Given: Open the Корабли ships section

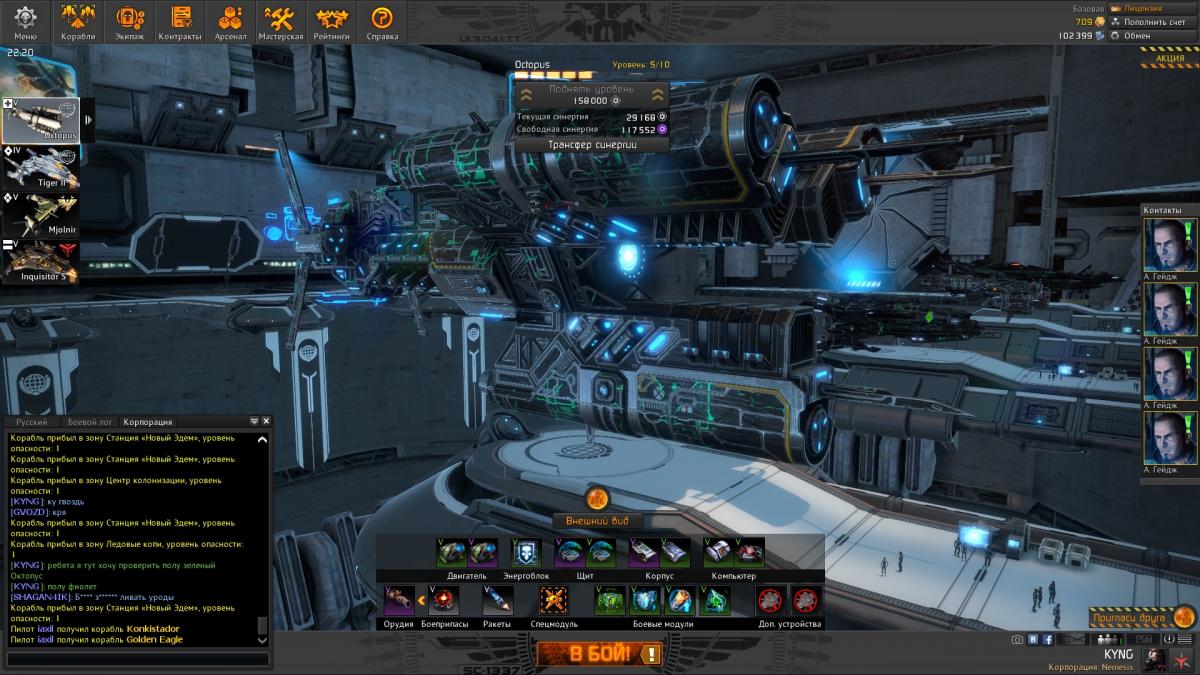Looking at the screenshot, I should point(77,22).
